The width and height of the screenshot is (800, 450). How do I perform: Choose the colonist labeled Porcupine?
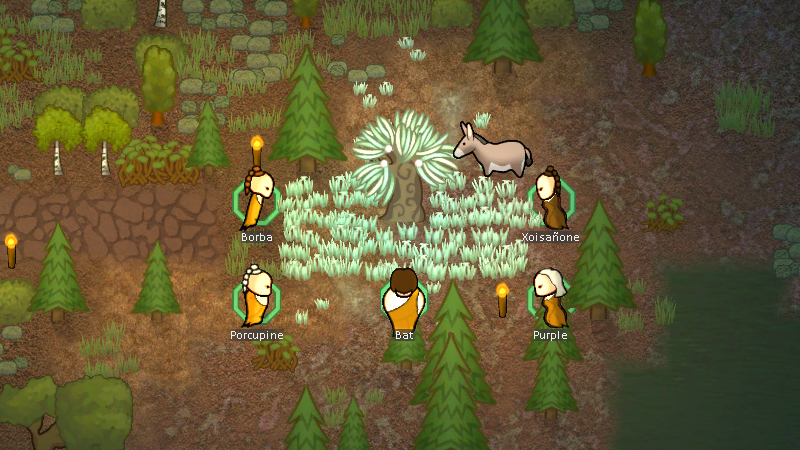[257, 296]
